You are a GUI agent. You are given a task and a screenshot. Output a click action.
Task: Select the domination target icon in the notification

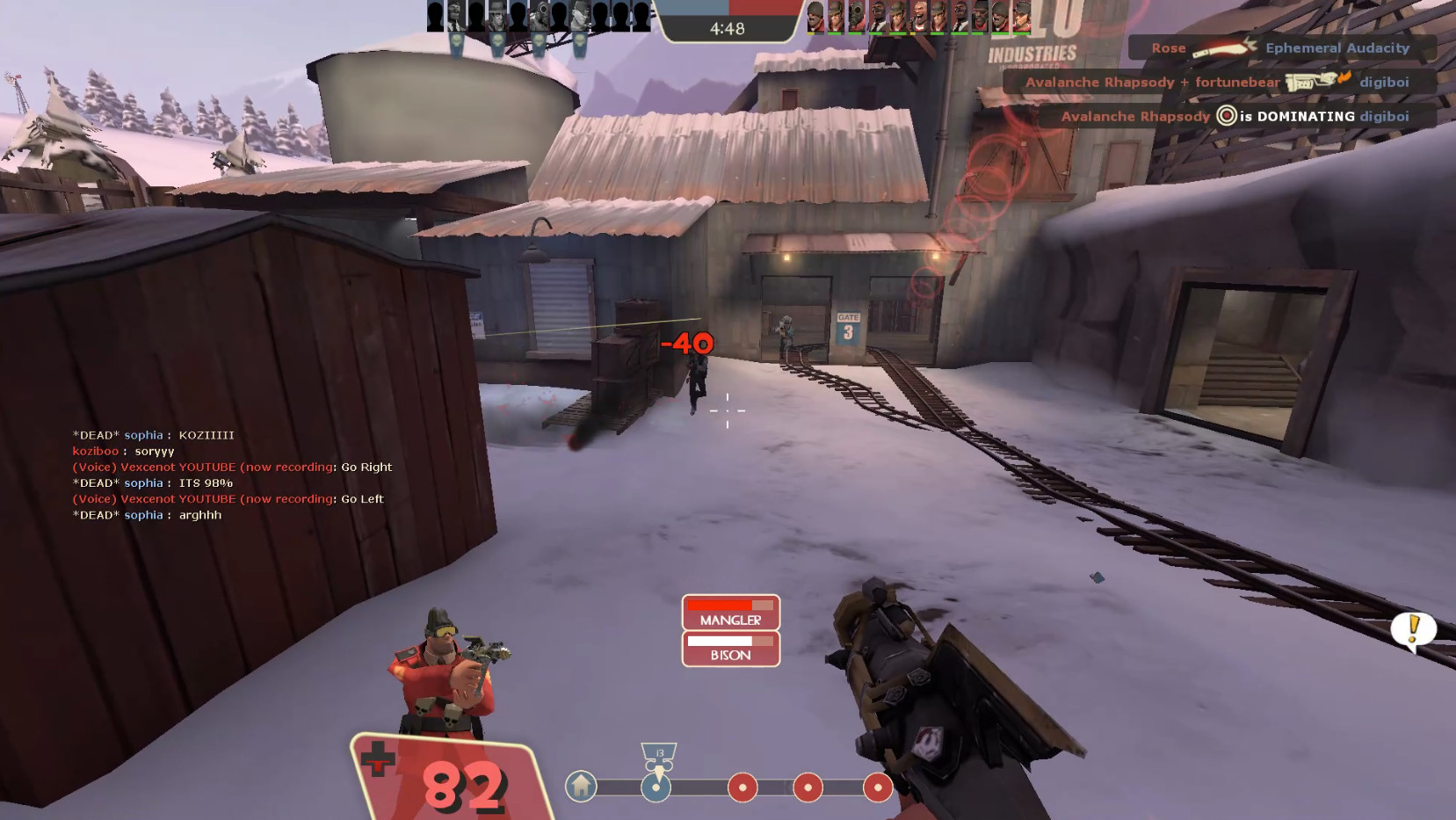point(1225,116)
